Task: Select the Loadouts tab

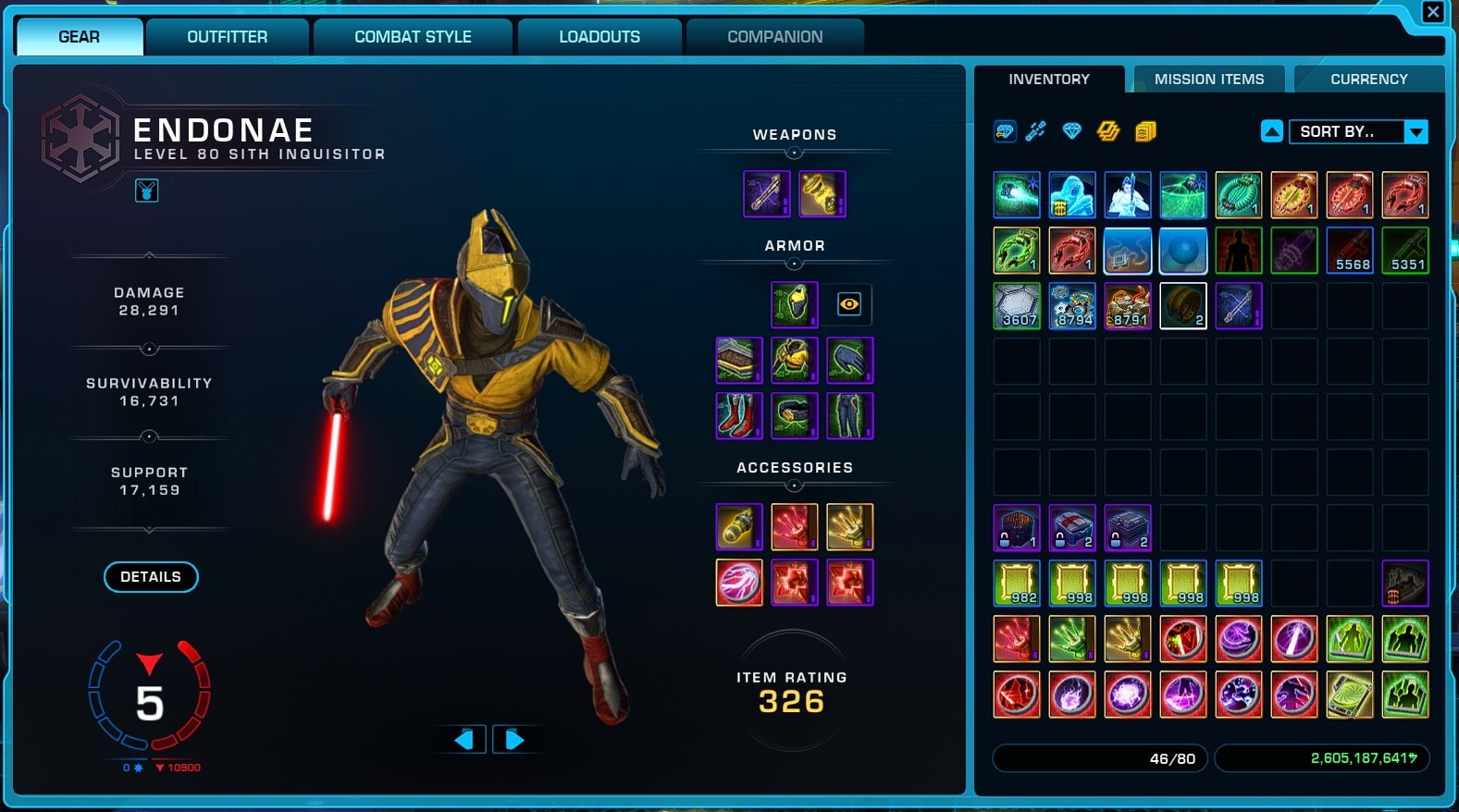Action: 599,37
